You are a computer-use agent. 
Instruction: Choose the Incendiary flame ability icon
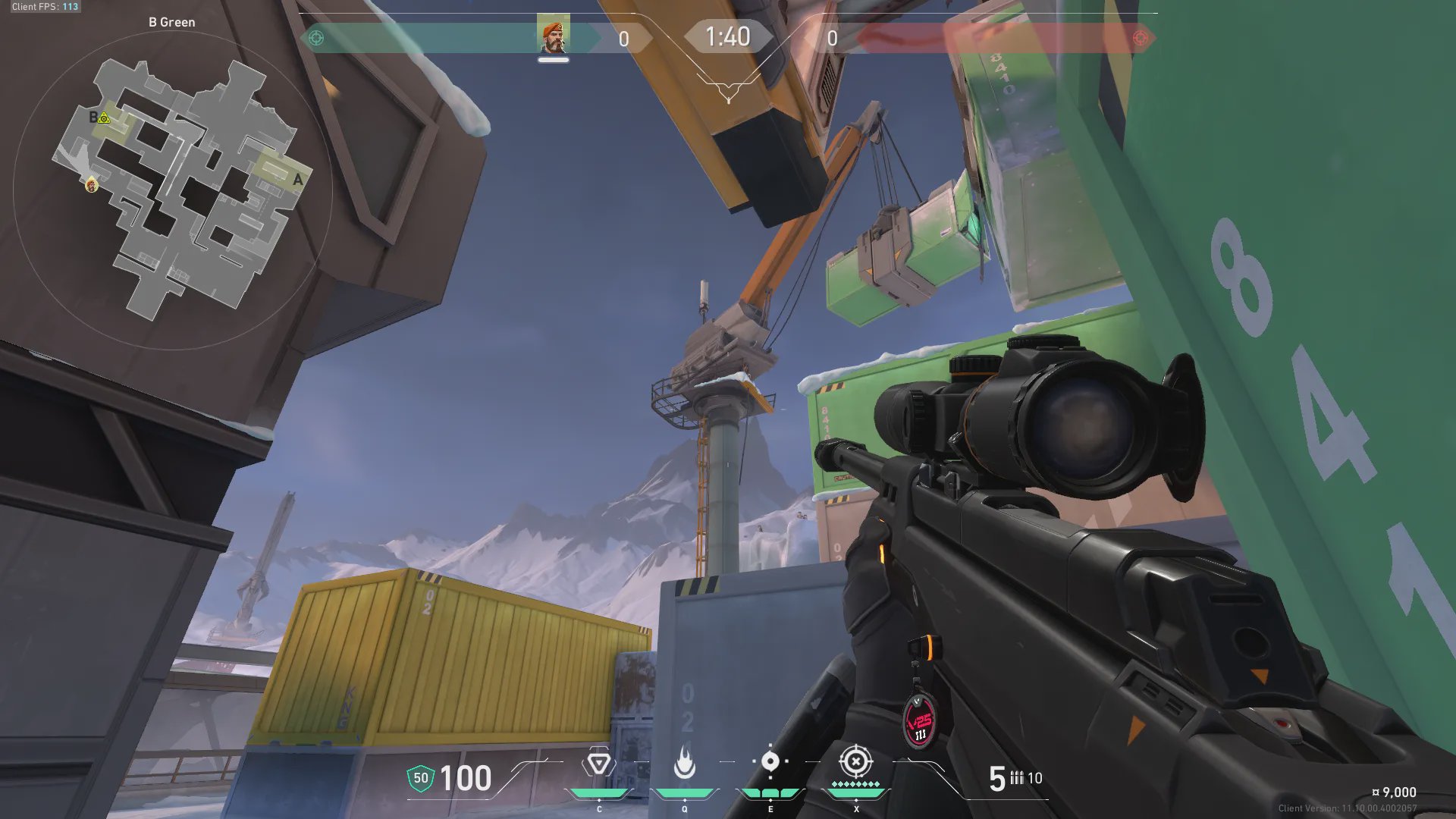click(684, 763)
